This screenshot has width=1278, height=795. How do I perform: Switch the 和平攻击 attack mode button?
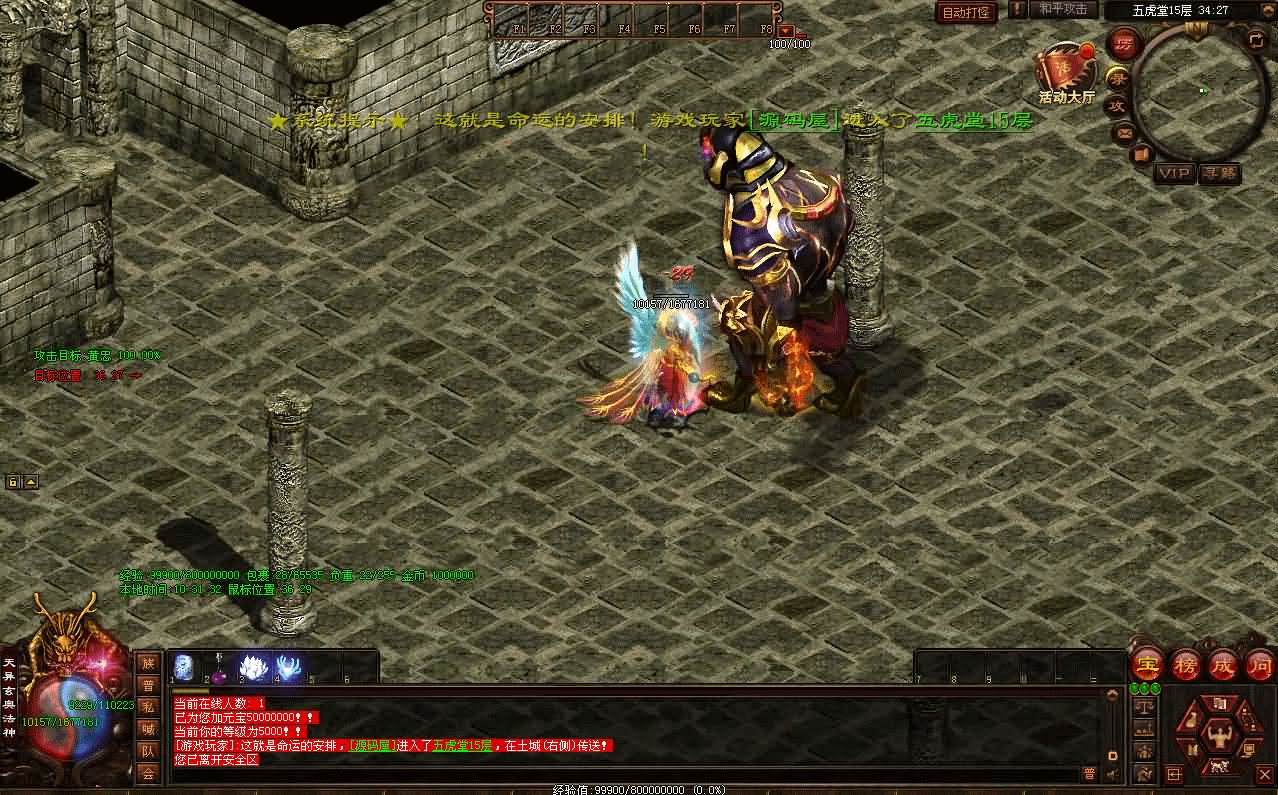(x=1062, y=9)
